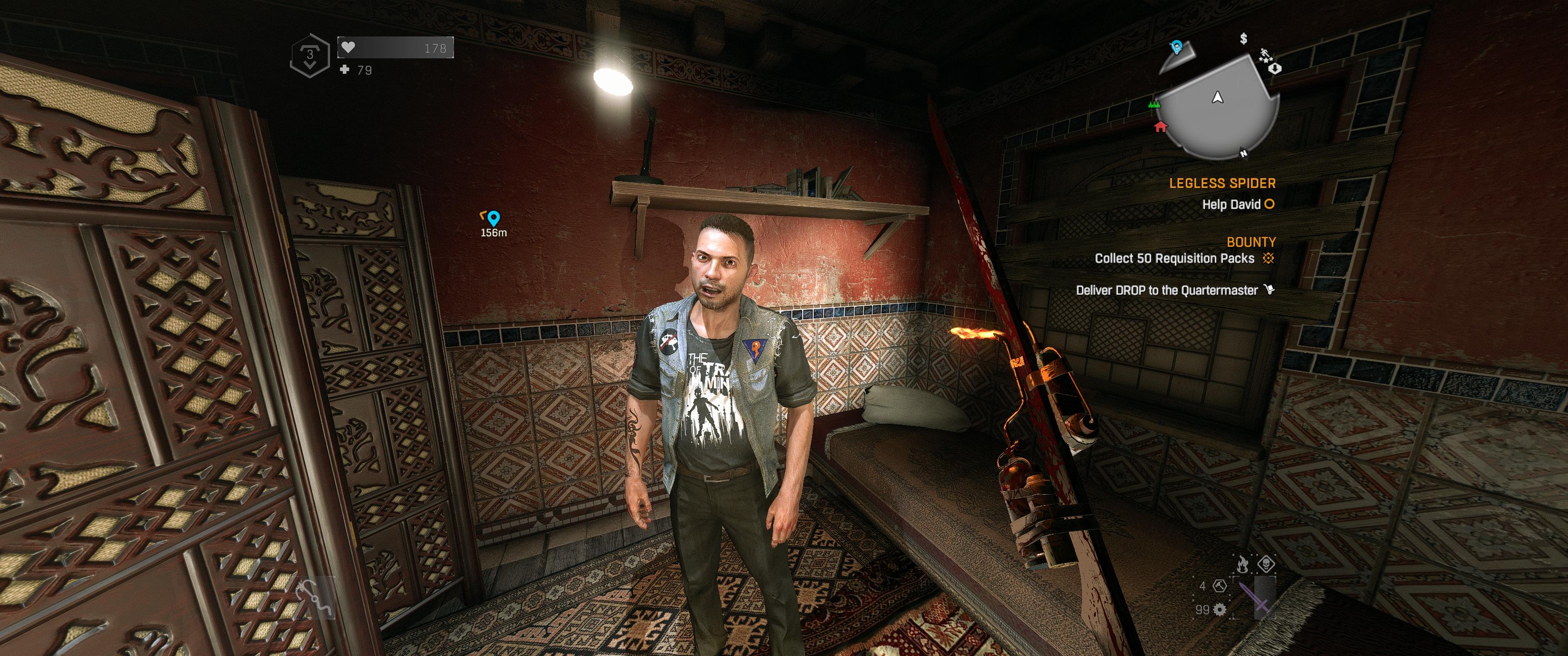Open the Legless Spider quest tracker
1568x656 pixels.
(x=1222, y=183)
